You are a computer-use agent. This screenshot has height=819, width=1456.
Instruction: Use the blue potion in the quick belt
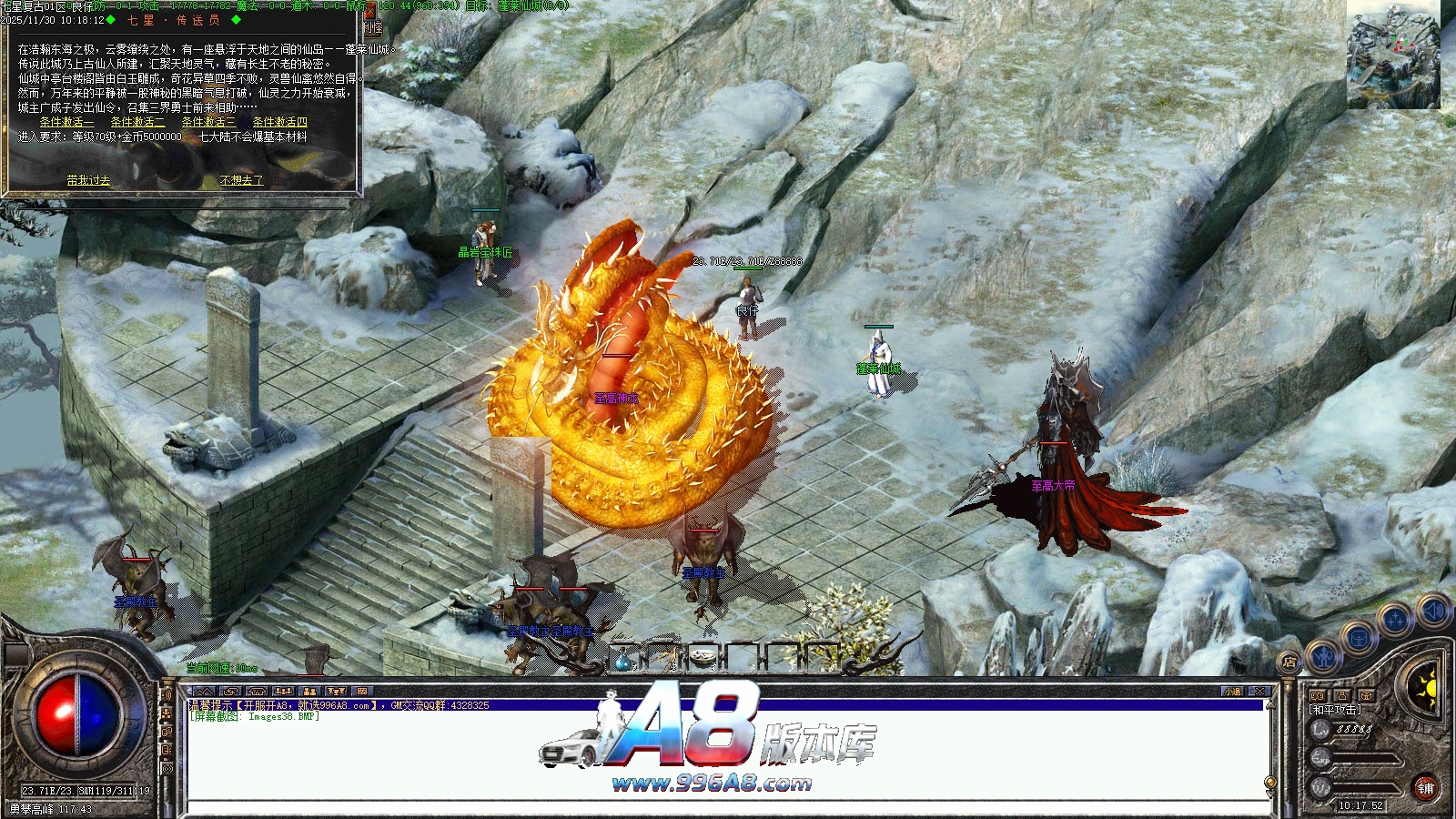click(623, 659)
